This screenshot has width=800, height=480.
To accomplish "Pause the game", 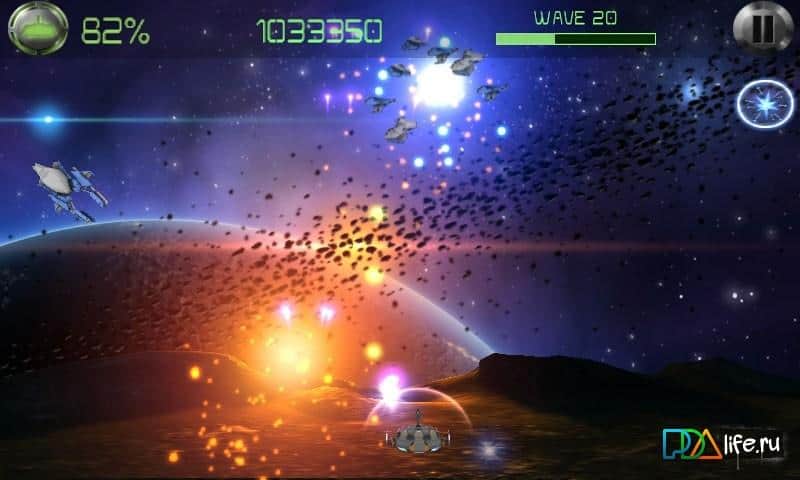I will 762,28.
